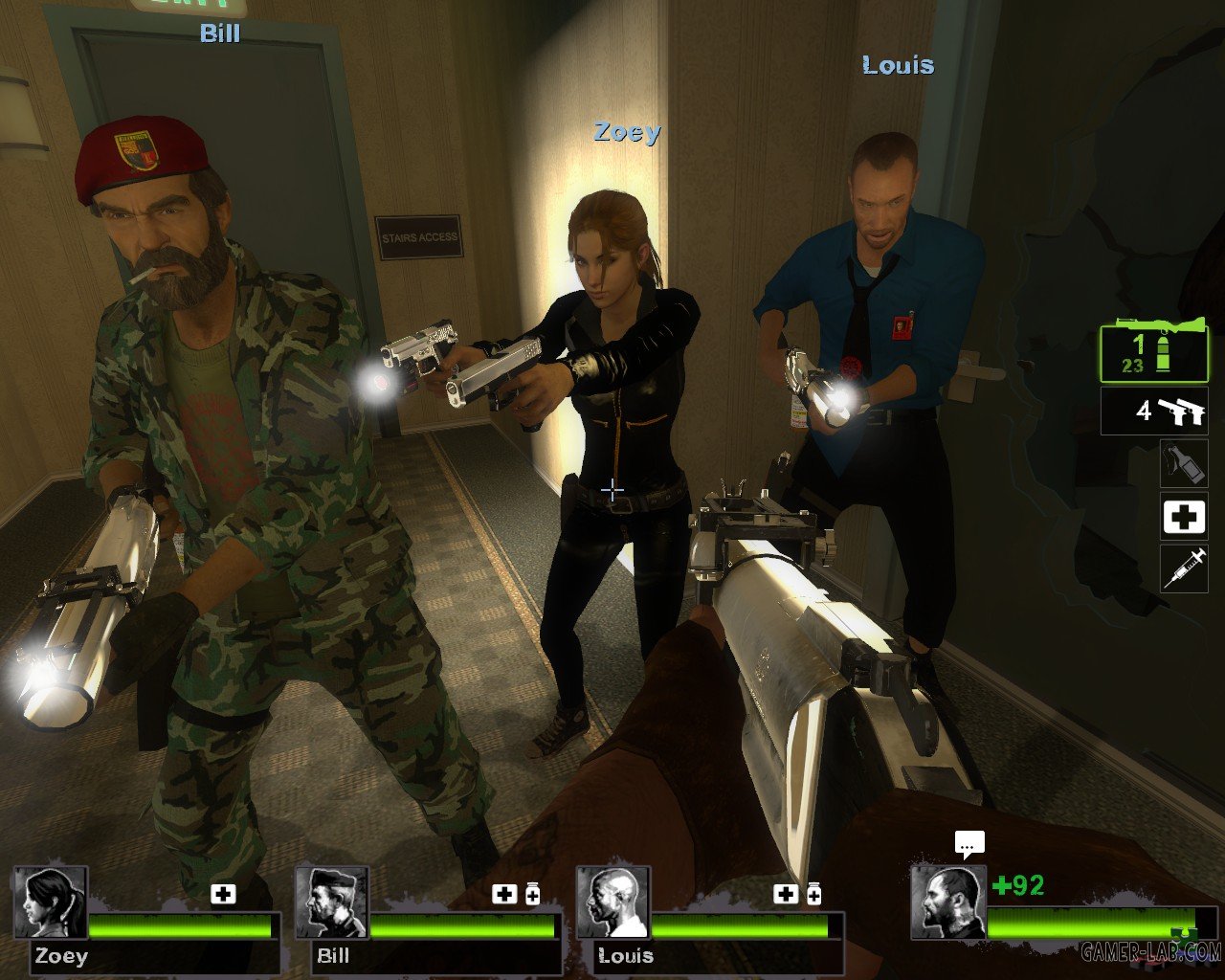Select the adrenaline syringe slot

pyautogui.click(x=1184, y=568)
